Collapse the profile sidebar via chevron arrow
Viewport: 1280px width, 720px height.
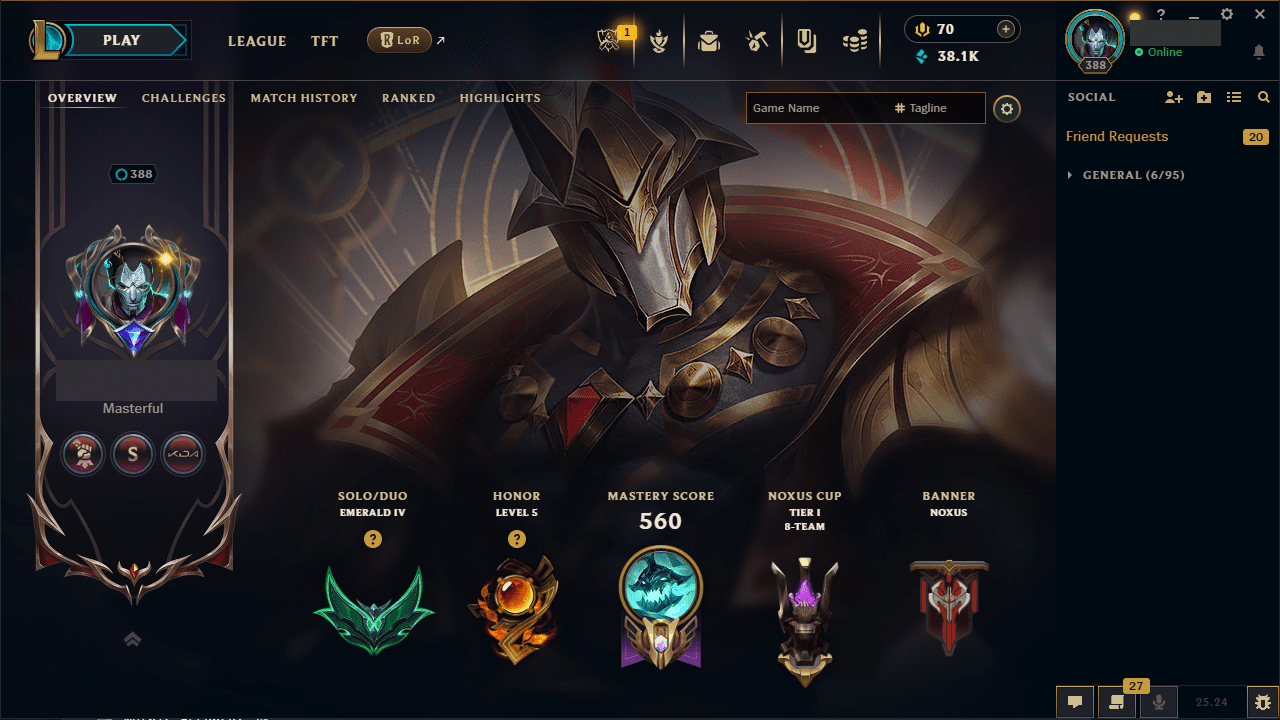132,639
